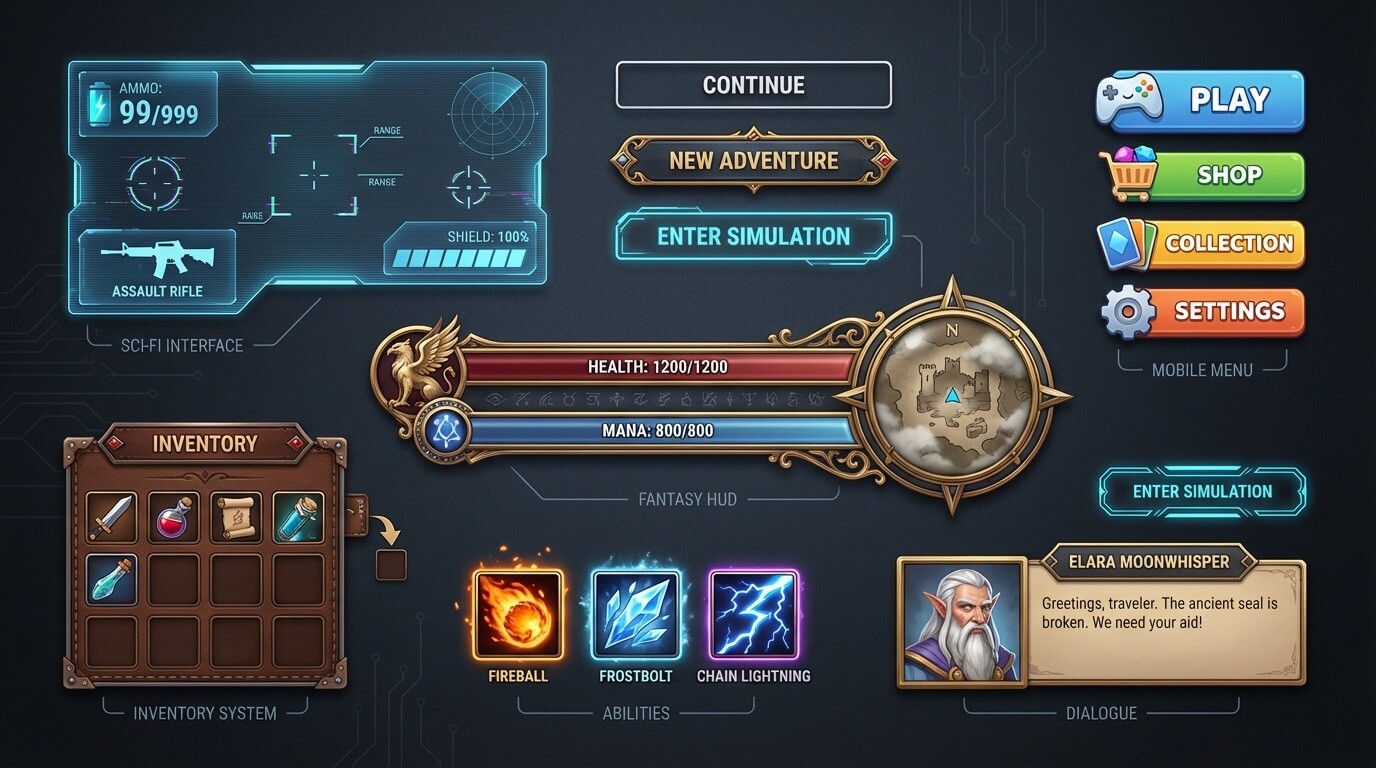Click Elara Moonwhisper's portrait
This screenshot has height=768, width=1376.
(x=960, y=622)
